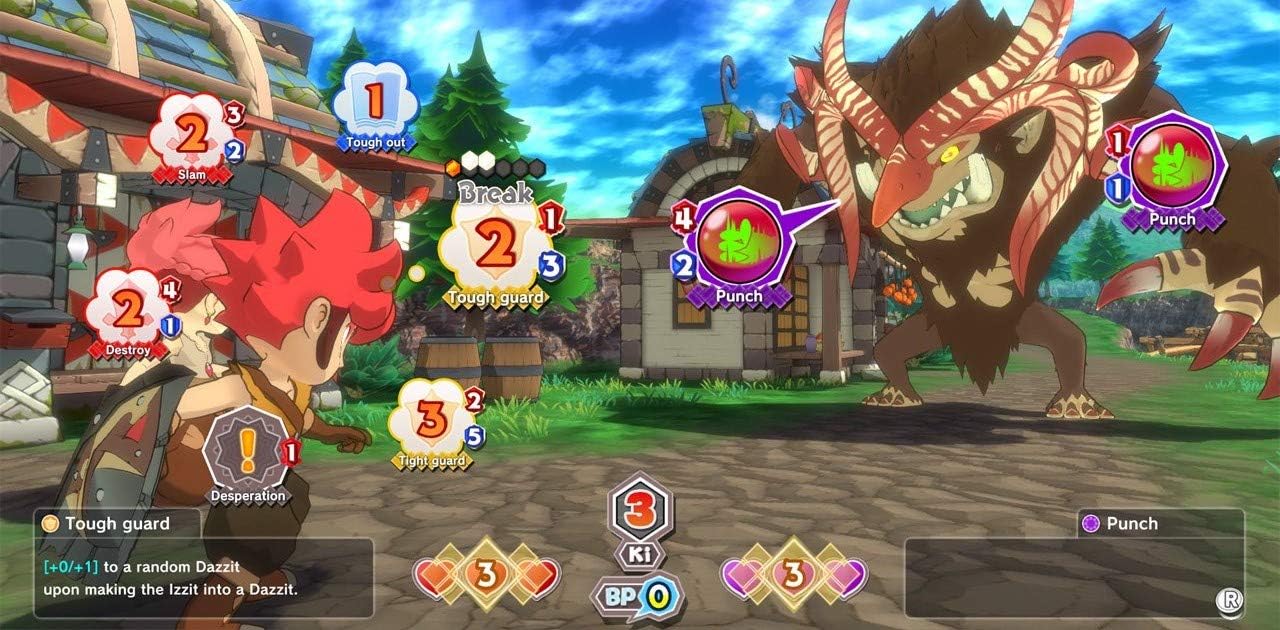Pick the Destroy idea bubble

pyautogui.click(x=128, y=313)
